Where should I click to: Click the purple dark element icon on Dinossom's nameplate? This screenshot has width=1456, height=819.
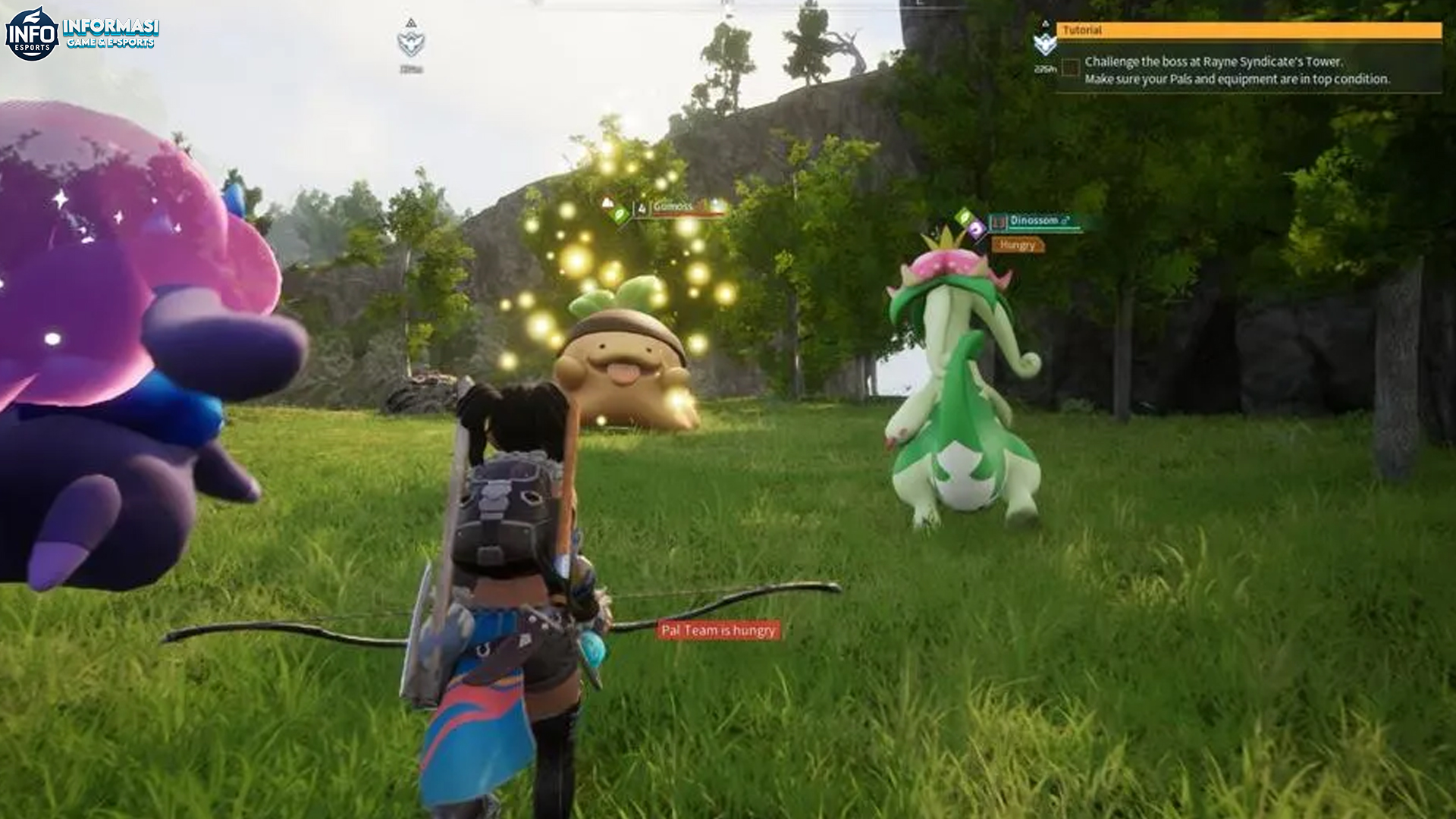coord(974,230)
